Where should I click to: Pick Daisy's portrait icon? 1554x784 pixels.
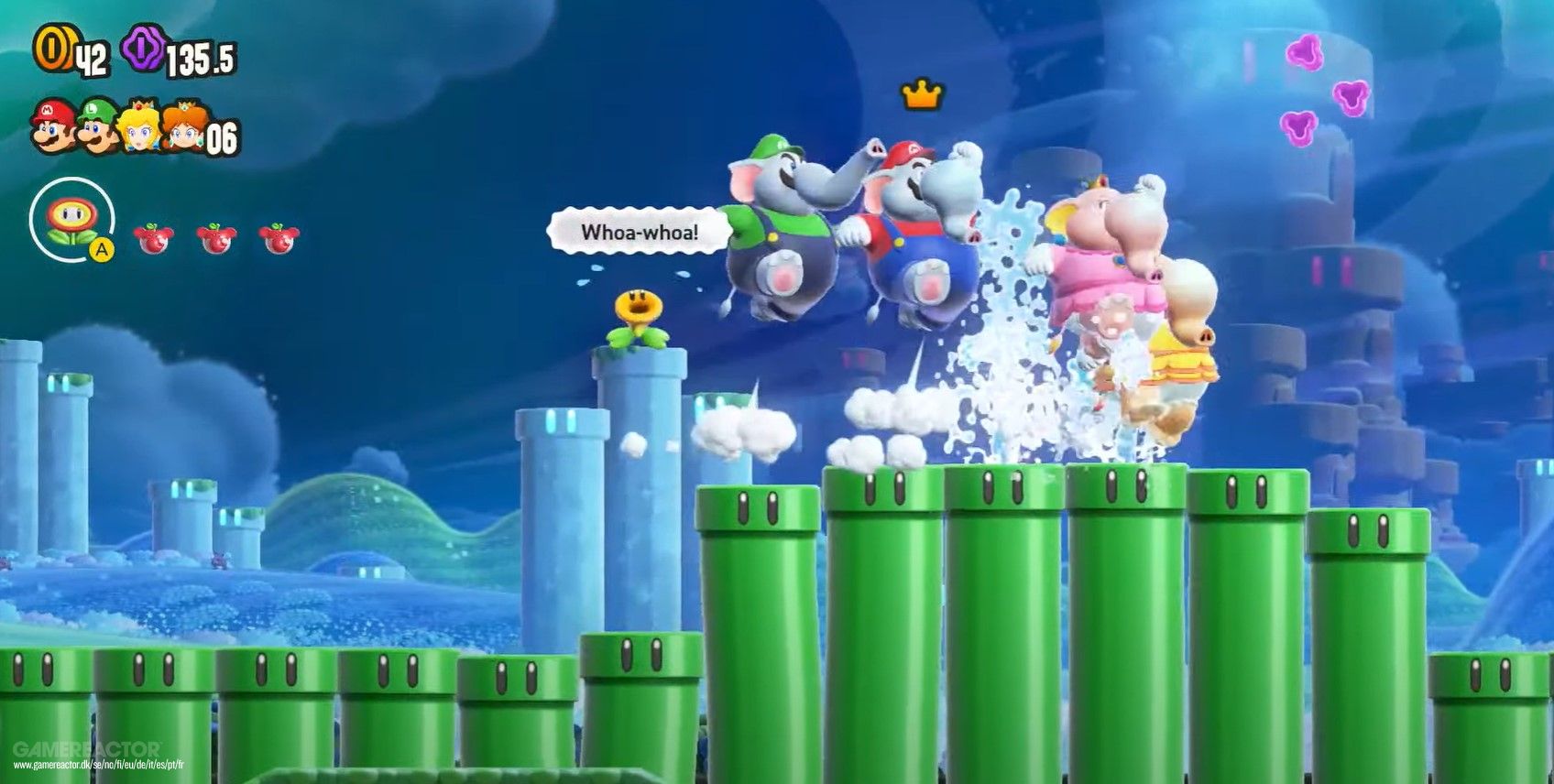click(x=182, y=127)
